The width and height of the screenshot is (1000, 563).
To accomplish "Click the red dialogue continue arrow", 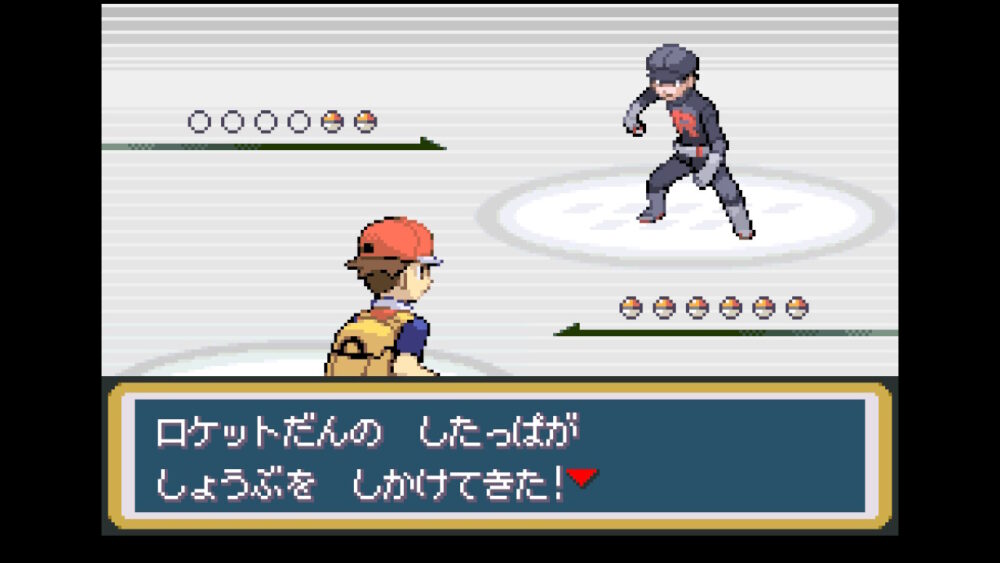I will tap(582, 478).
